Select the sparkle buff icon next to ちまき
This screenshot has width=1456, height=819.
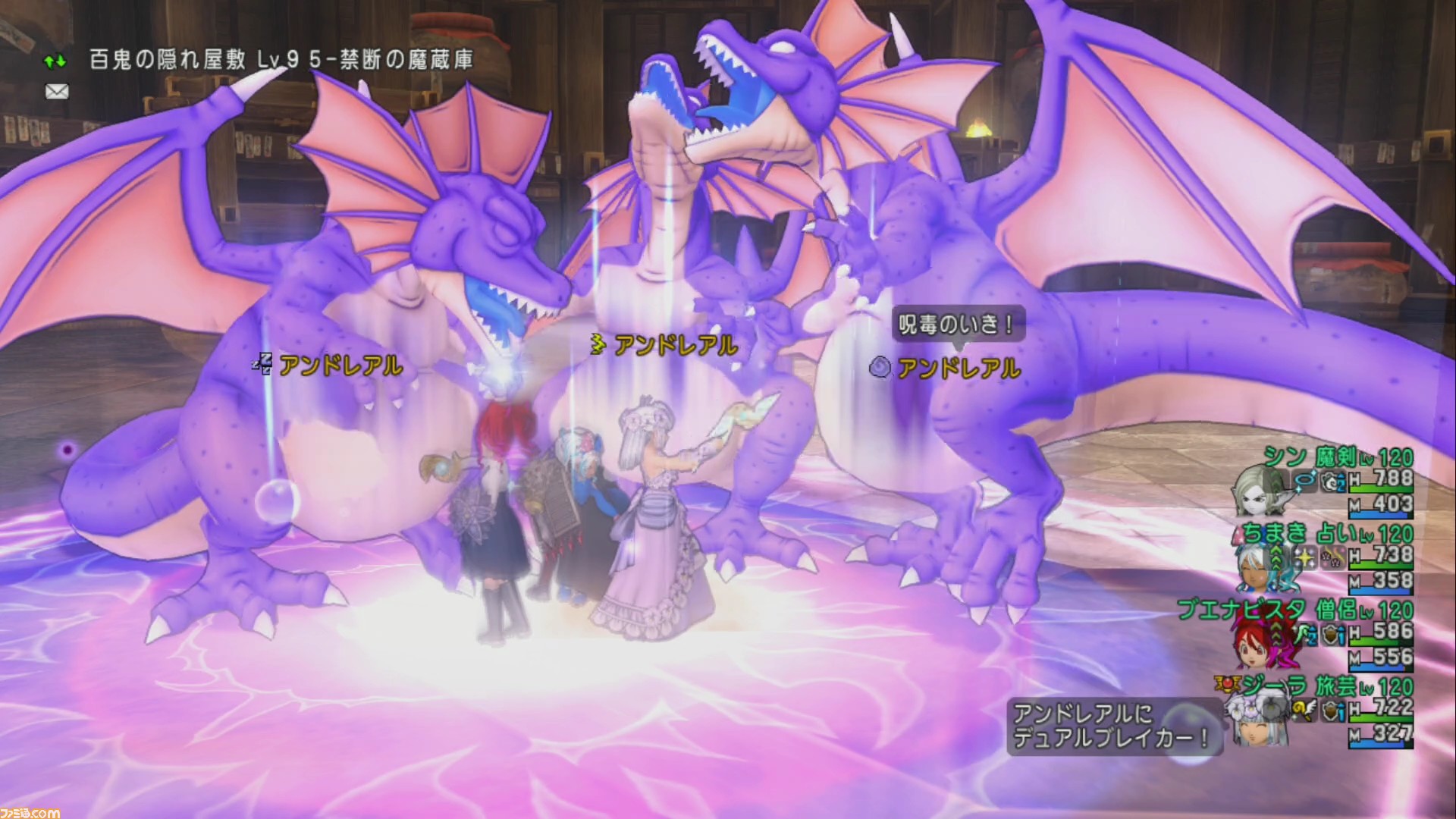coord(1306,557)
